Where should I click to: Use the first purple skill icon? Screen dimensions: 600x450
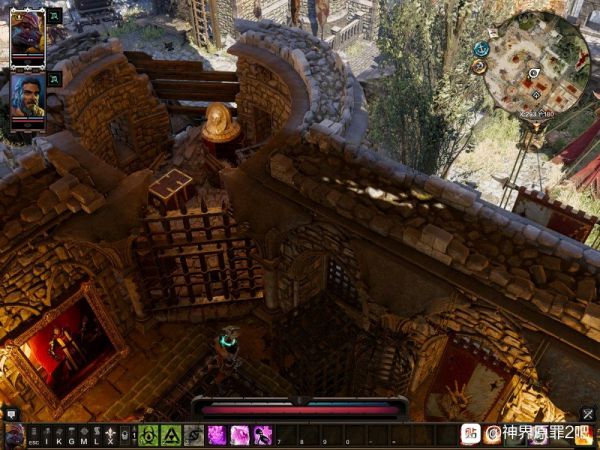tap(216, 436)
